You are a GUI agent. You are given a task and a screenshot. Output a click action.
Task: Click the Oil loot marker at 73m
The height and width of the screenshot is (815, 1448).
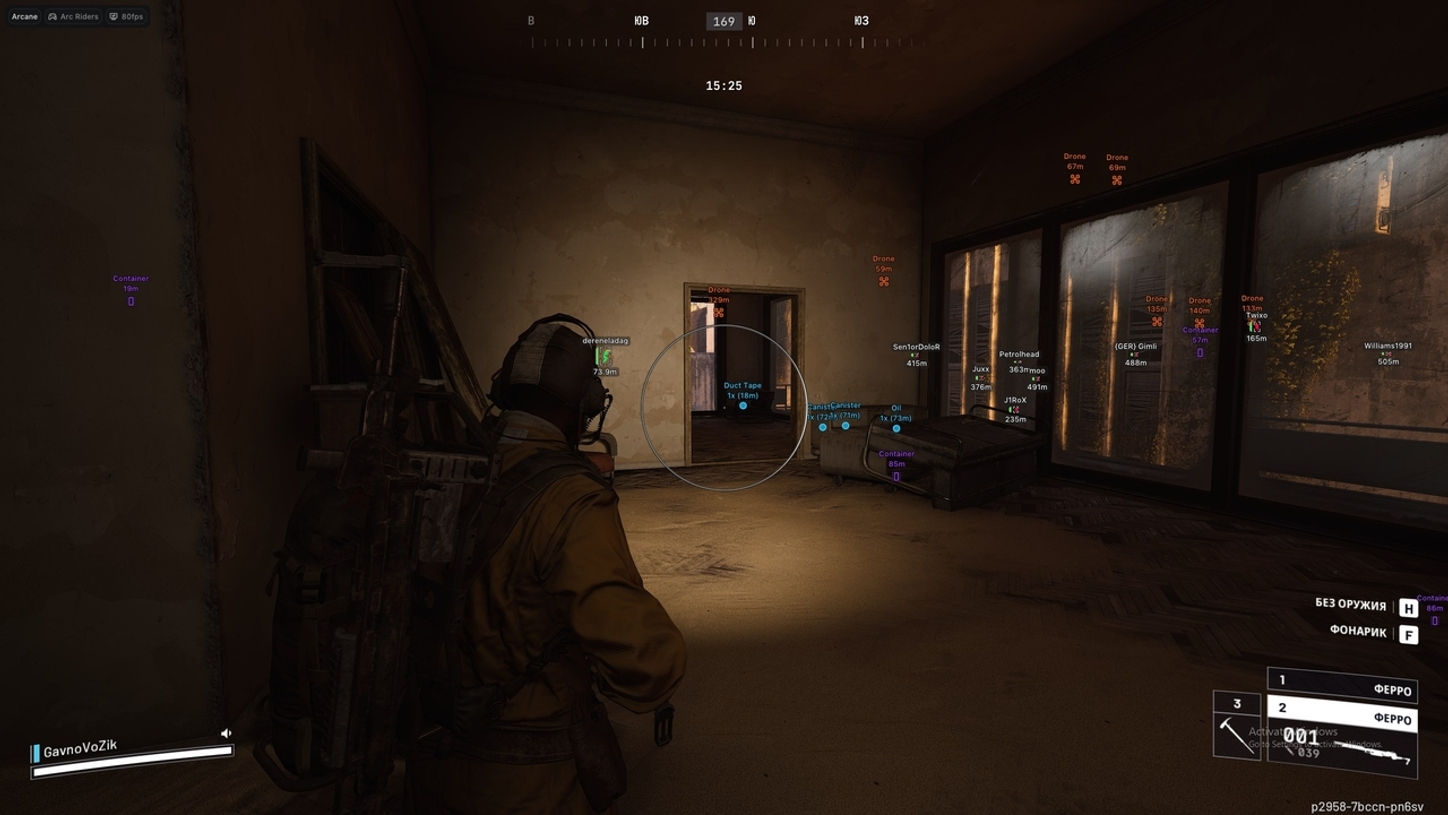tap(896, 427)
